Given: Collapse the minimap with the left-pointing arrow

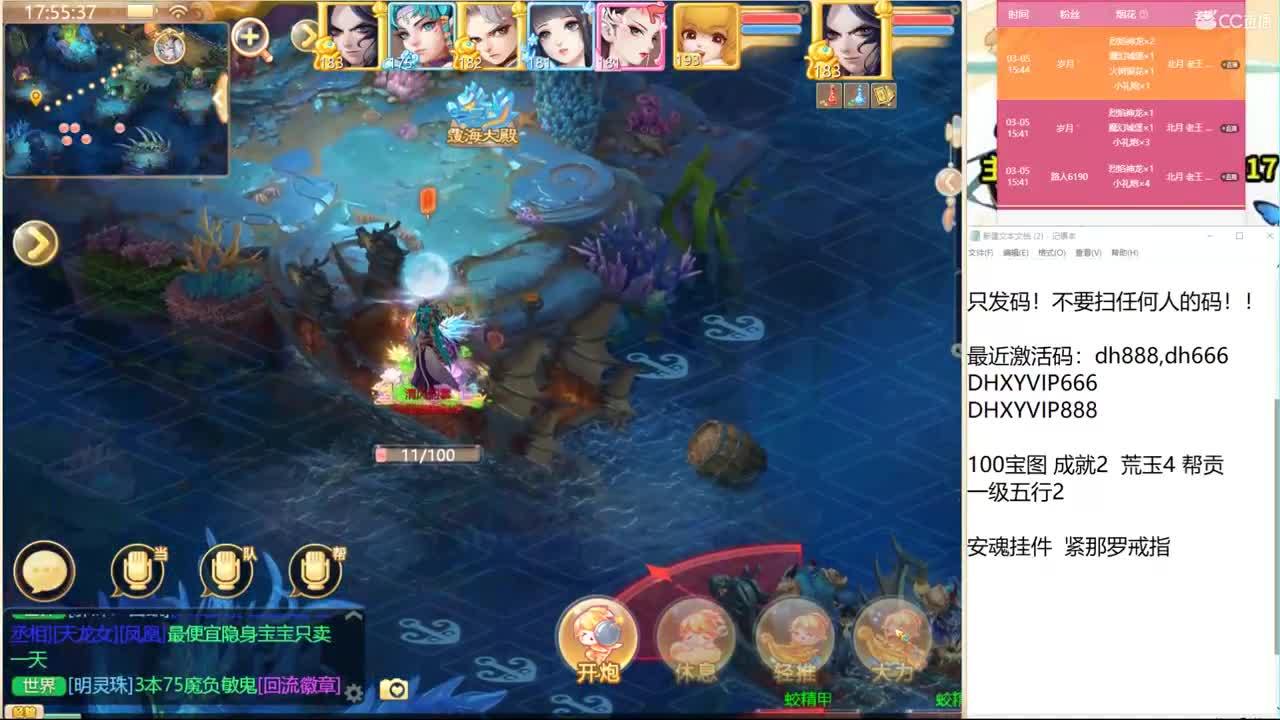Looking at the screenshot, I should pyautogui.click(x=219, y=99).
